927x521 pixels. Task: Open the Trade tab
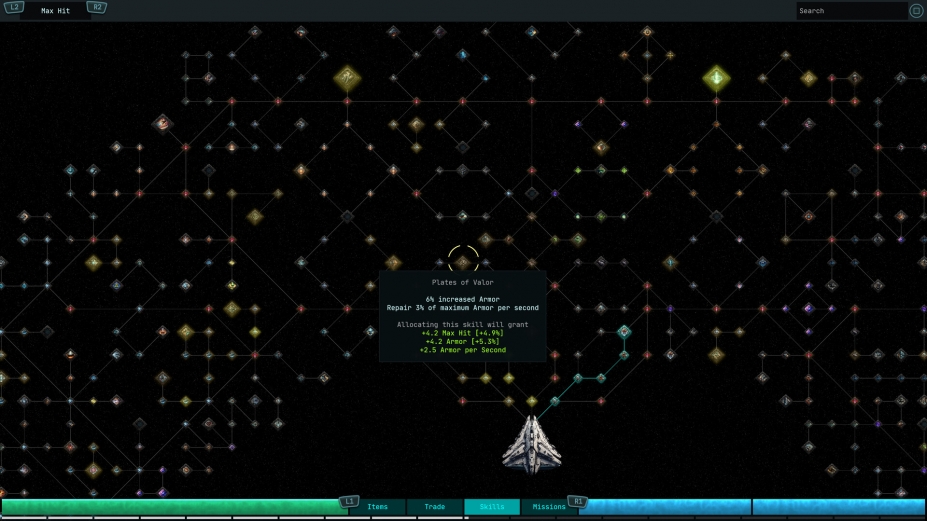435,507
